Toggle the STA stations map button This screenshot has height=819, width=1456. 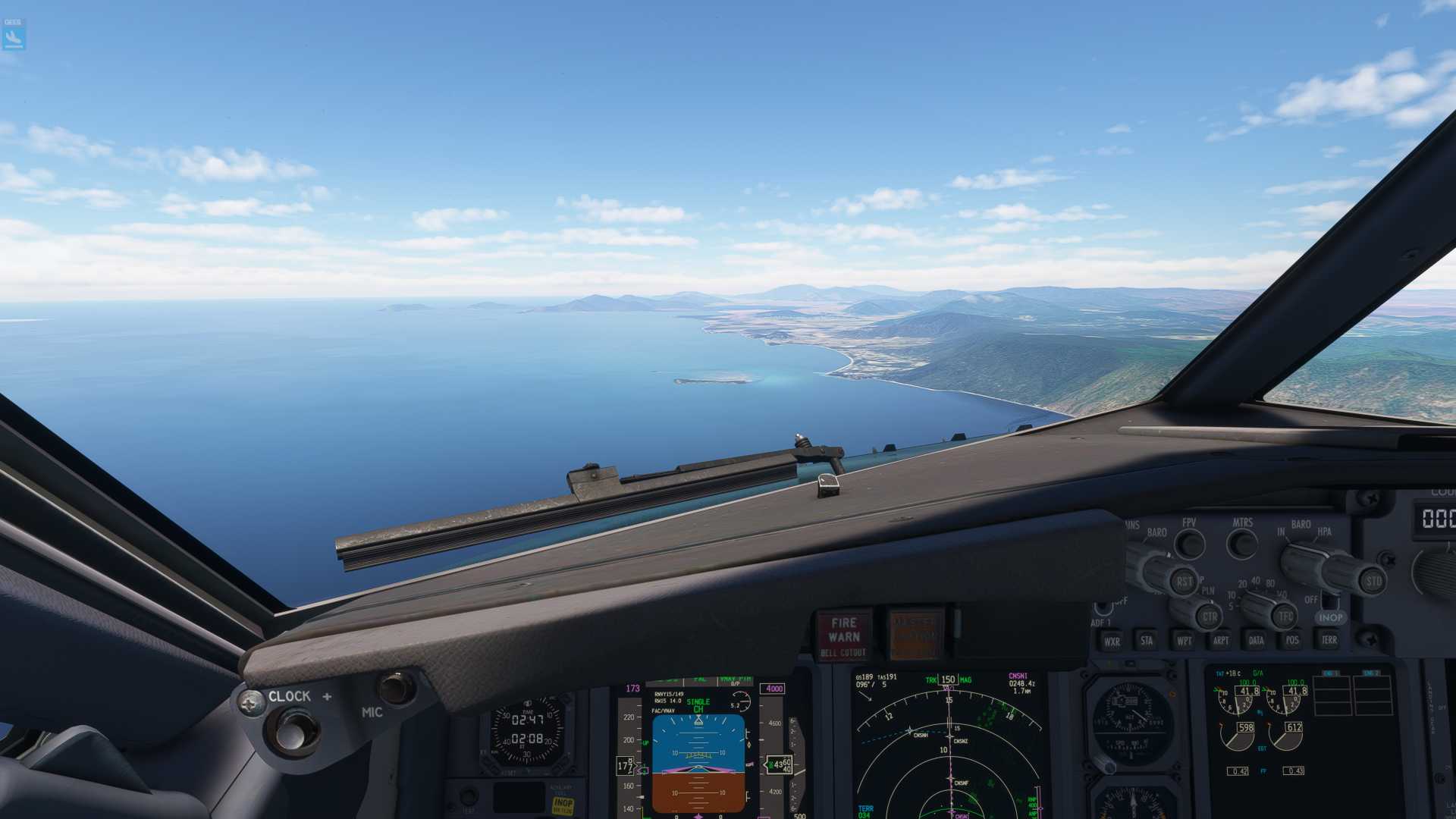pos(1147,641)
